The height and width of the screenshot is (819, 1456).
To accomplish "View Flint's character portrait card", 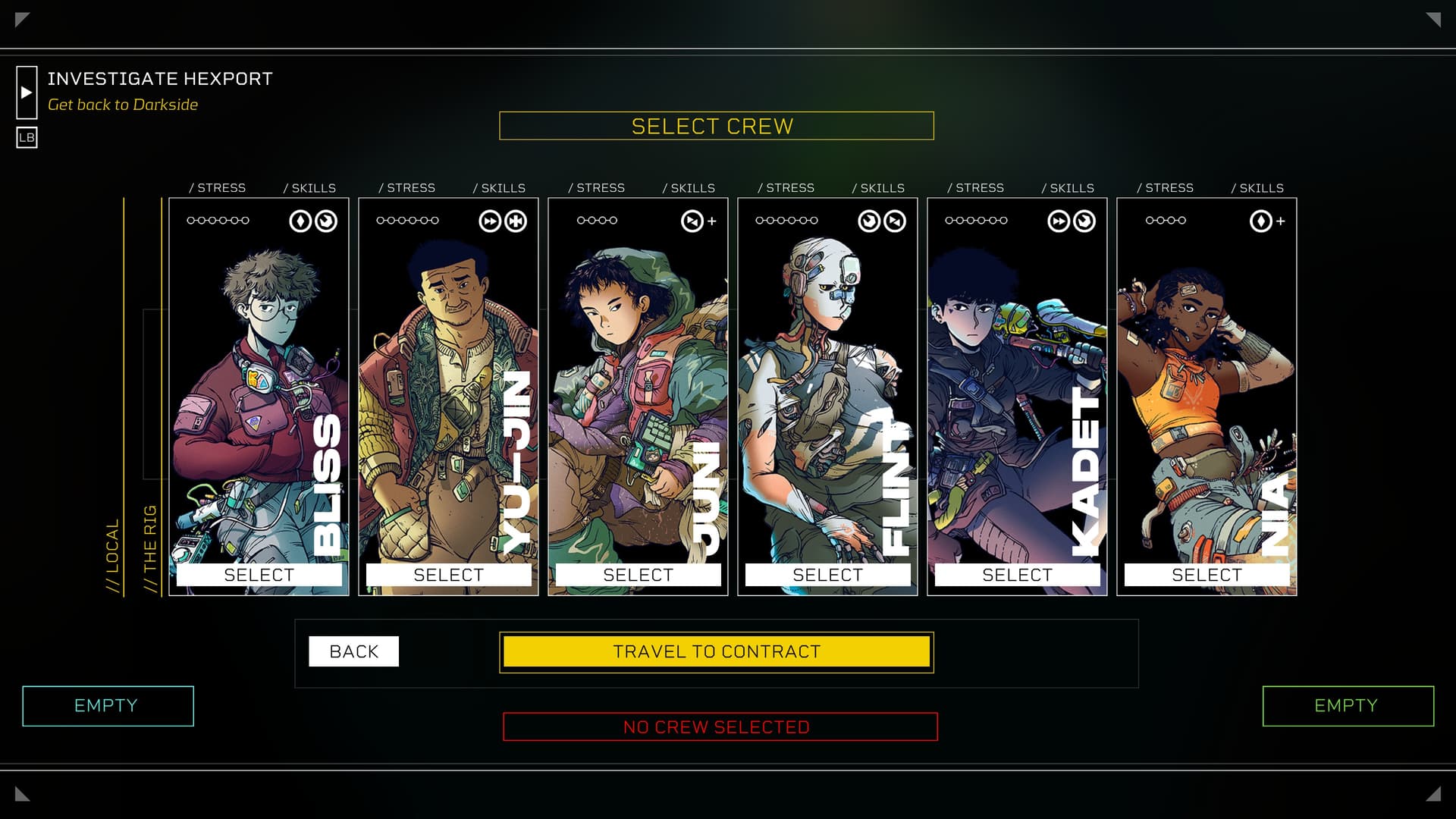I will pos(827,379).
